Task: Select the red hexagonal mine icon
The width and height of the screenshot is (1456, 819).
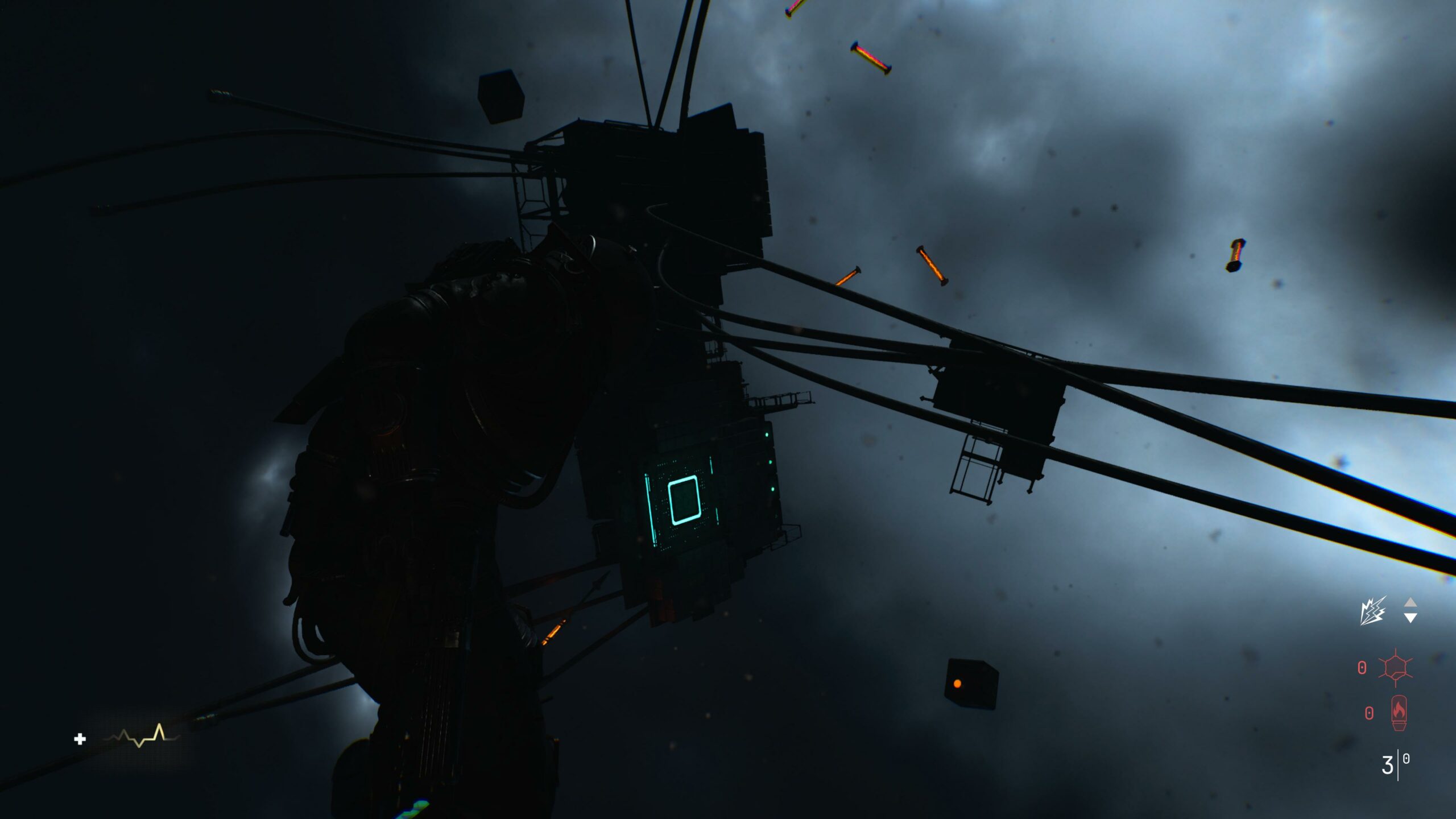Action: point(1395,667)
